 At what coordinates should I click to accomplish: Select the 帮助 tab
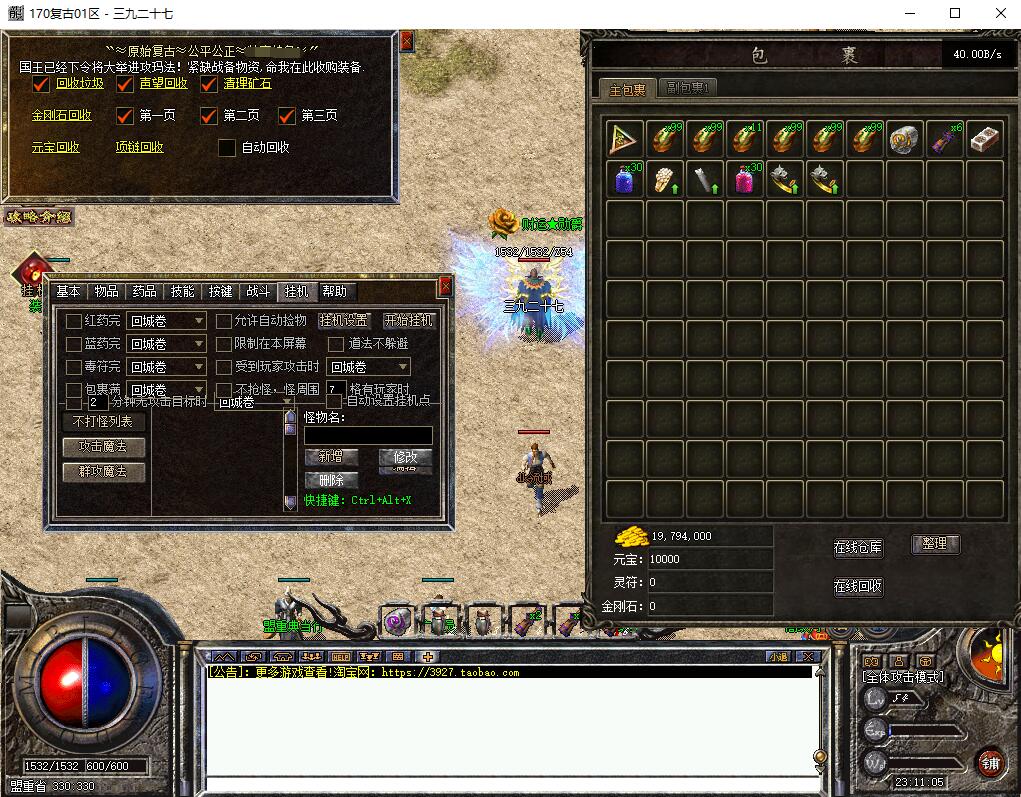click(335, 291)
